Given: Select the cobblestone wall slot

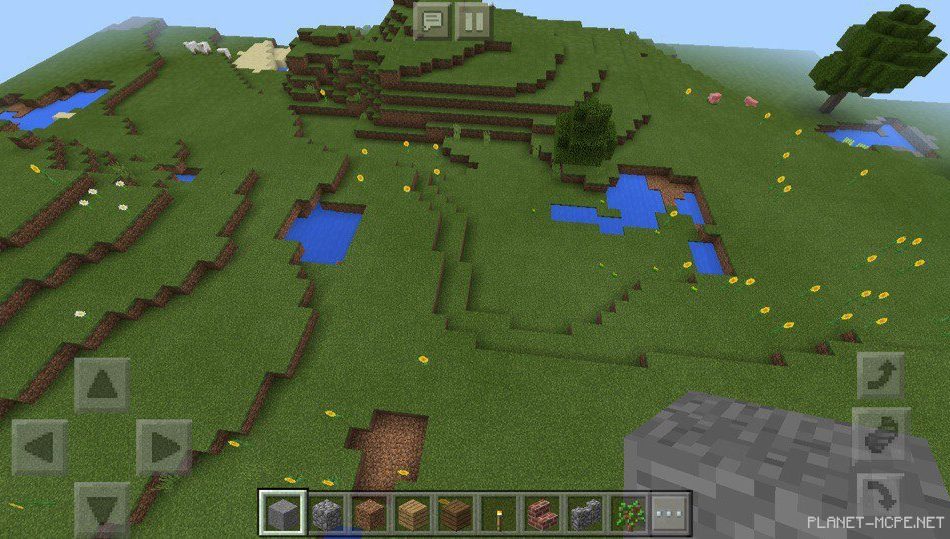Looking at the screenshot, I should (585, 514).
